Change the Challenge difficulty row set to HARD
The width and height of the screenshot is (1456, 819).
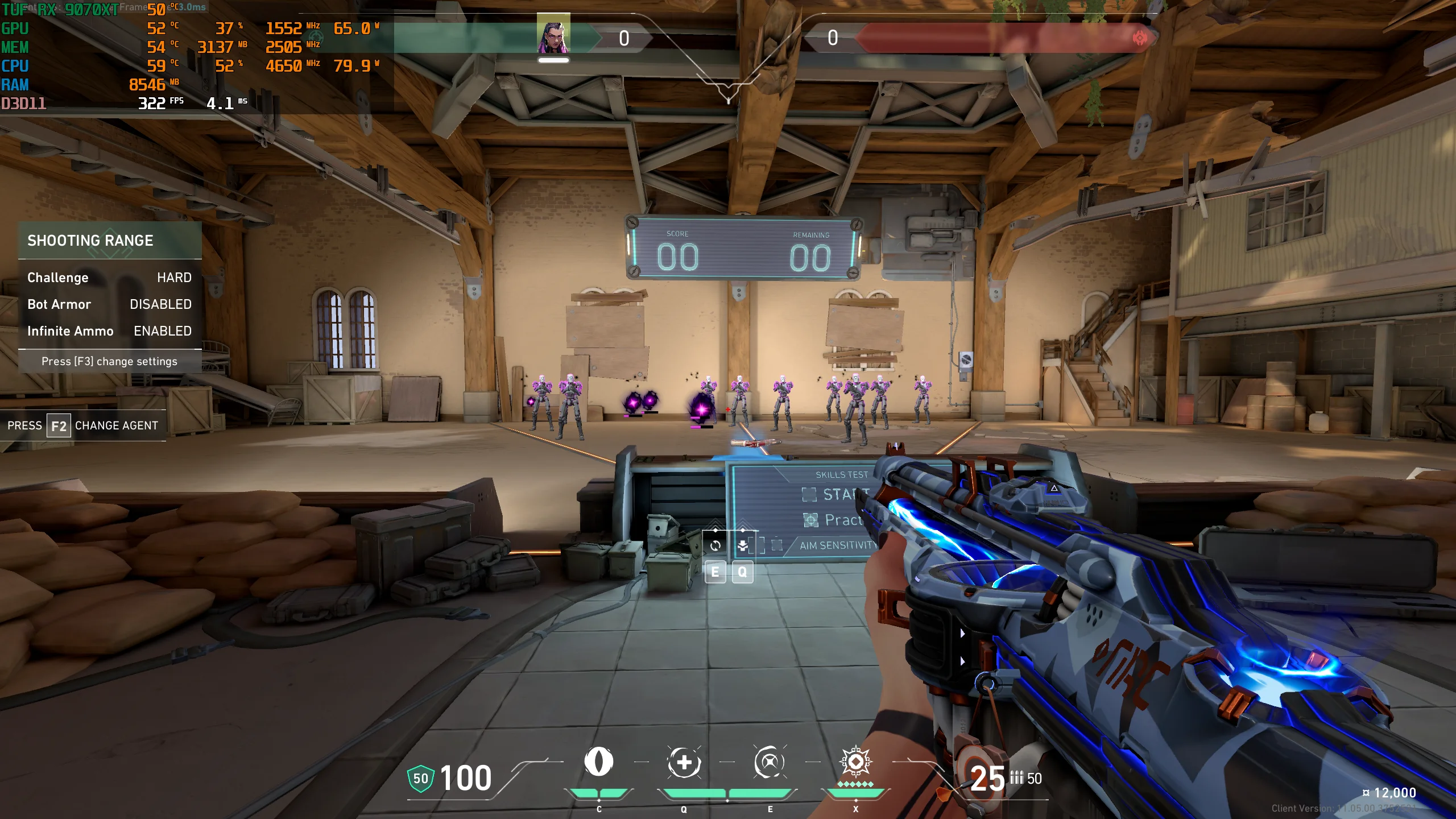109,278
